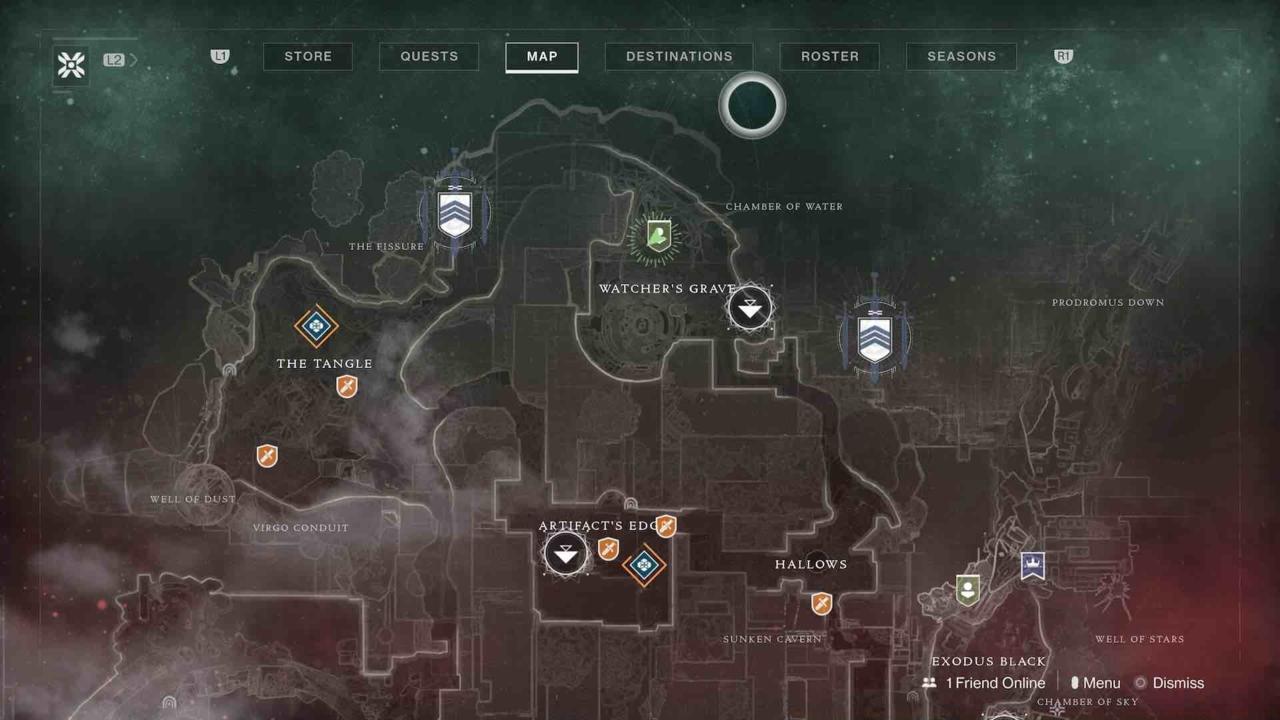The height and width of the screenshot is (720, 1280).
Task: Choose the adventure marker below The Tangle label
Action: pos(347,386)
